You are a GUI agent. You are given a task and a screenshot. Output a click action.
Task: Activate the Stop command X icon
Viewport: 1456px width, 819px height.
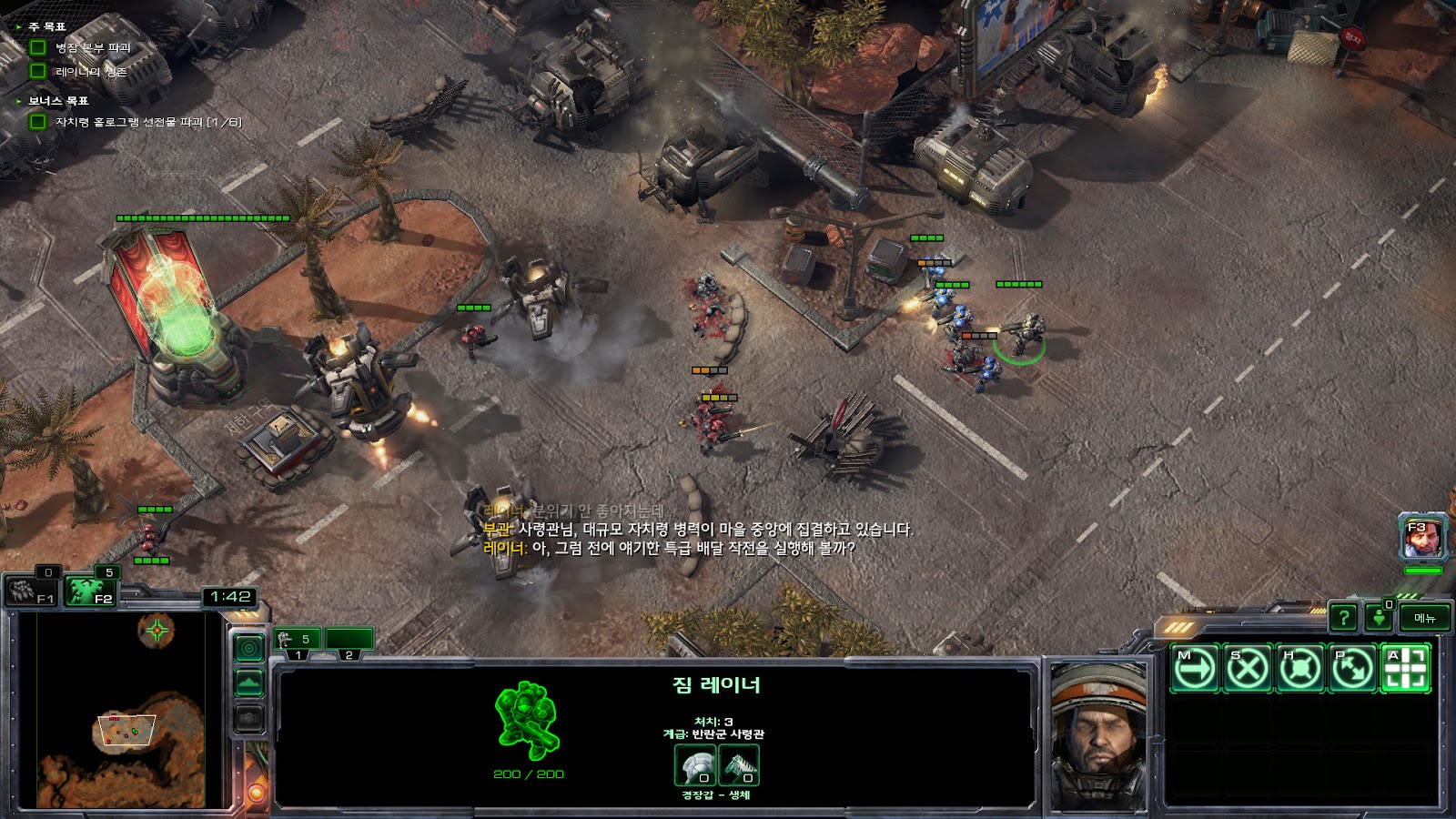pyautogui.click(x=1247, y=669)
